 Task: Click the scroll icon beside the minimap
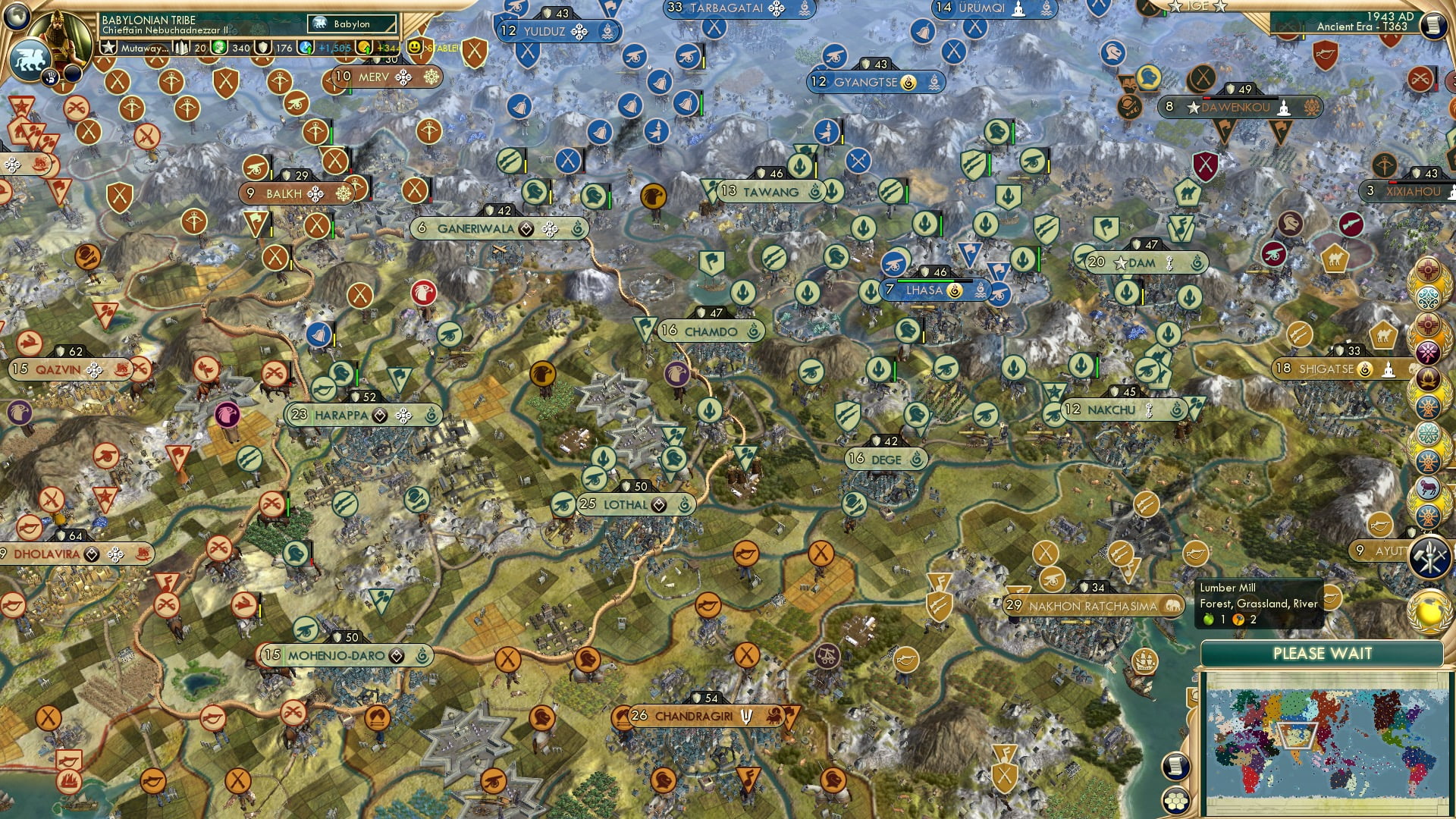[x=1177, y=767]
